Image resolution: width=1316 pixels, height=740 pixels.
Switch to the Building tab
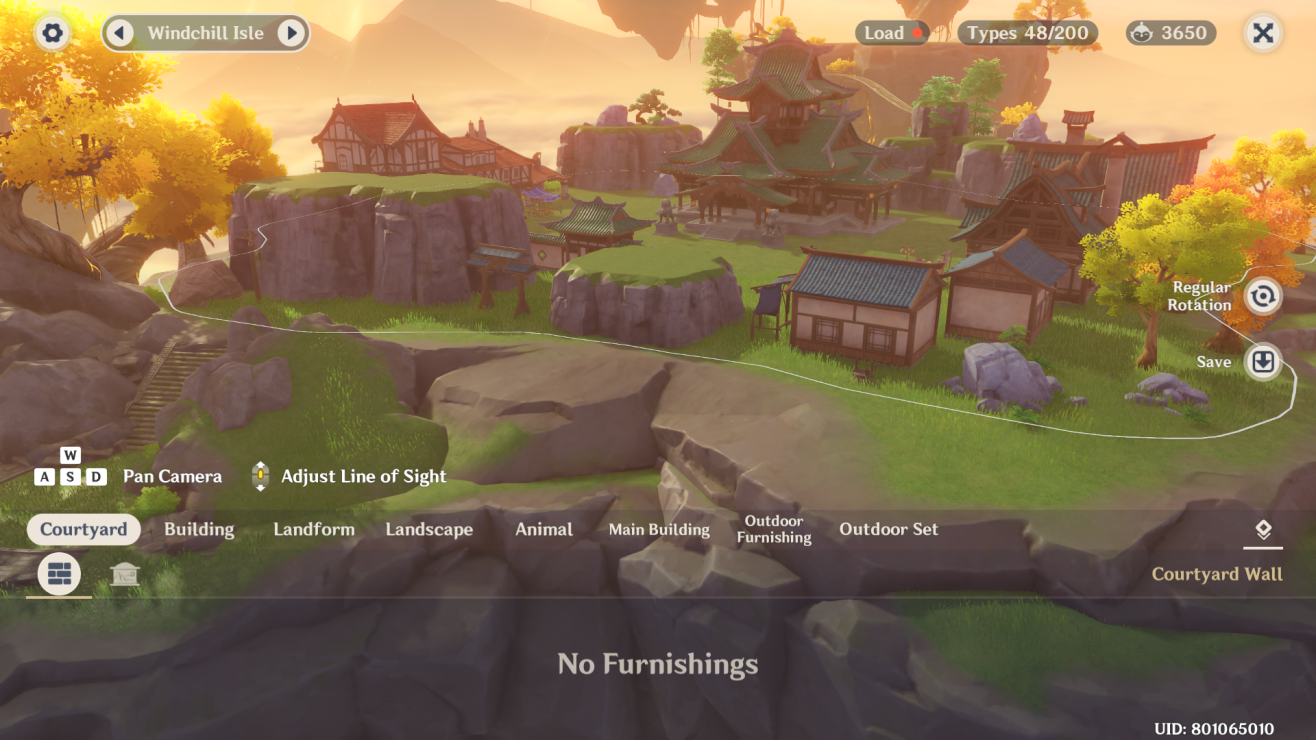click(x=198, y=529)
